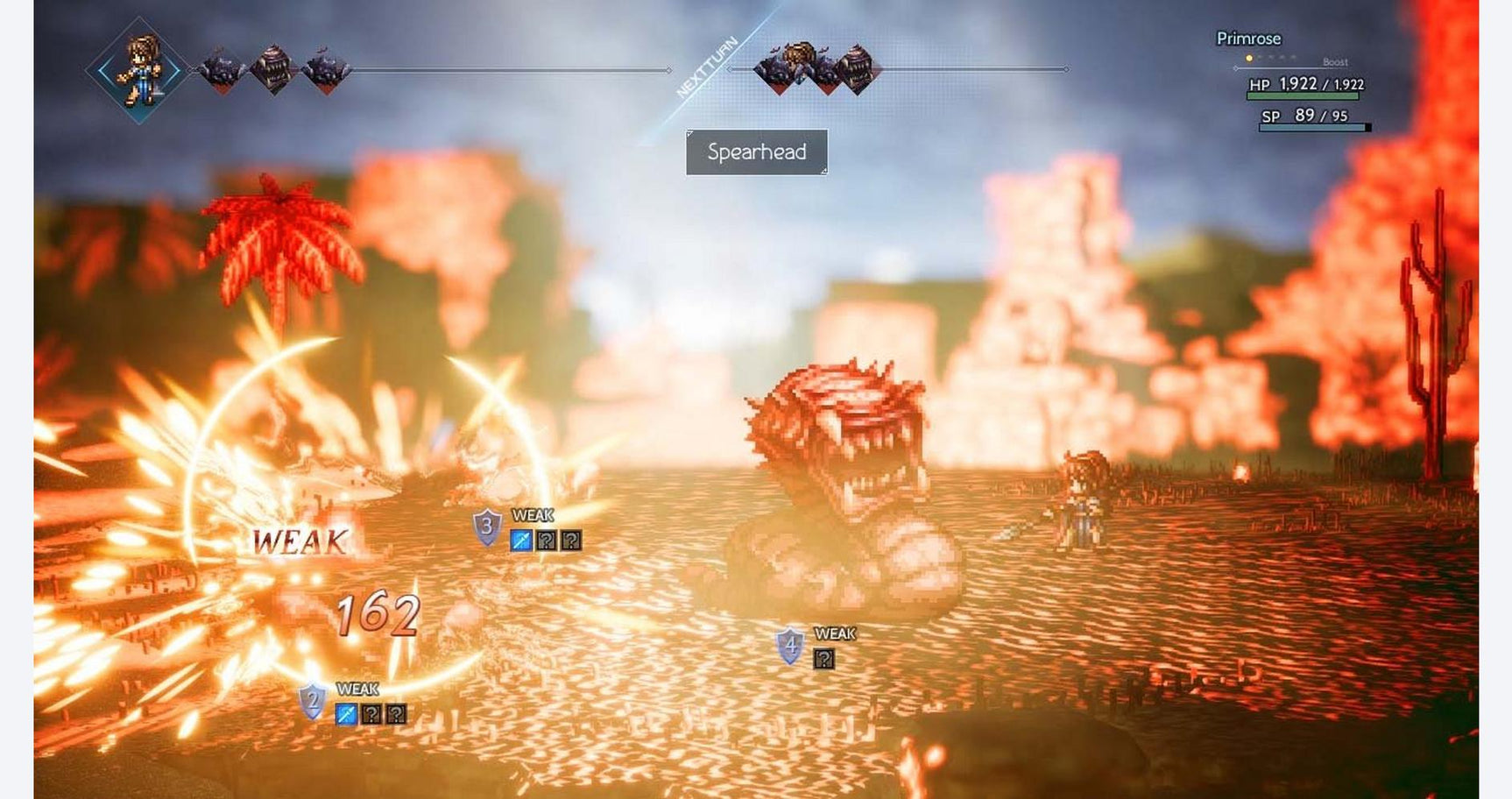
Task: Click the third enemy diamond in the turn order
Action: pyautogui.click(x=324, y=70)
